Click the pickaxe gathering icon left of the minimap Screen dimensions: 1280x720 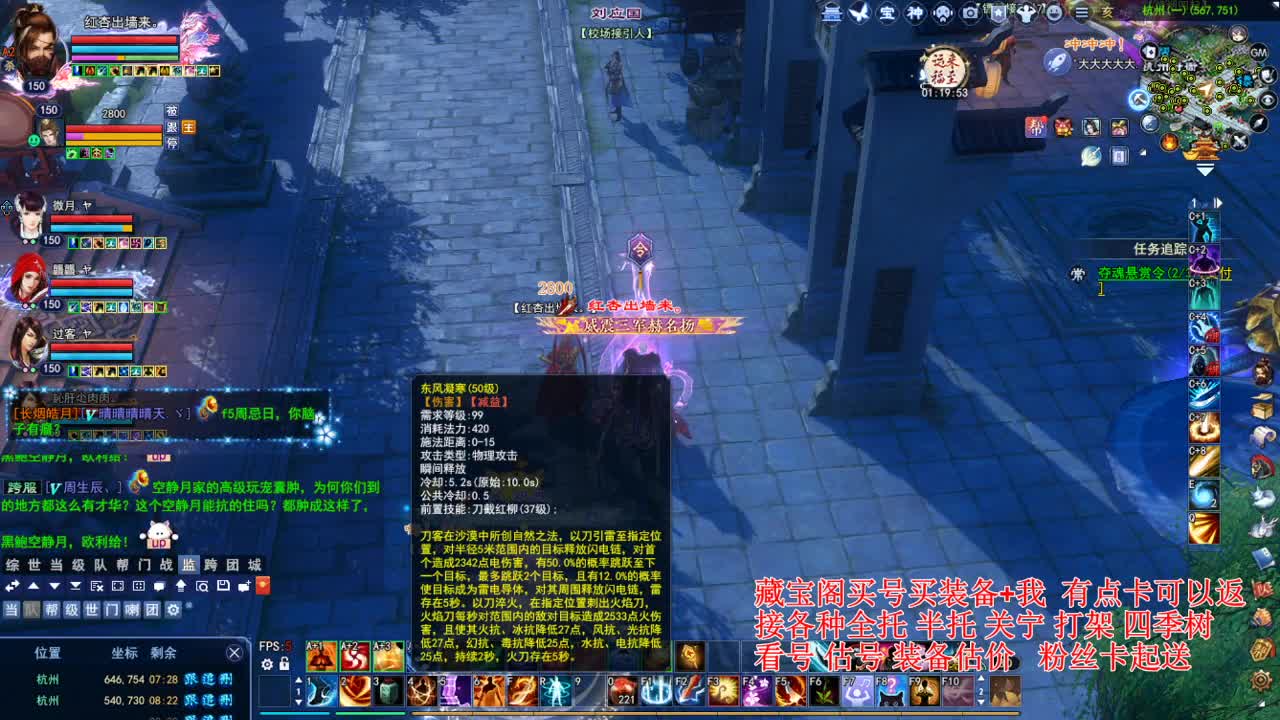tap(1139, 100)
